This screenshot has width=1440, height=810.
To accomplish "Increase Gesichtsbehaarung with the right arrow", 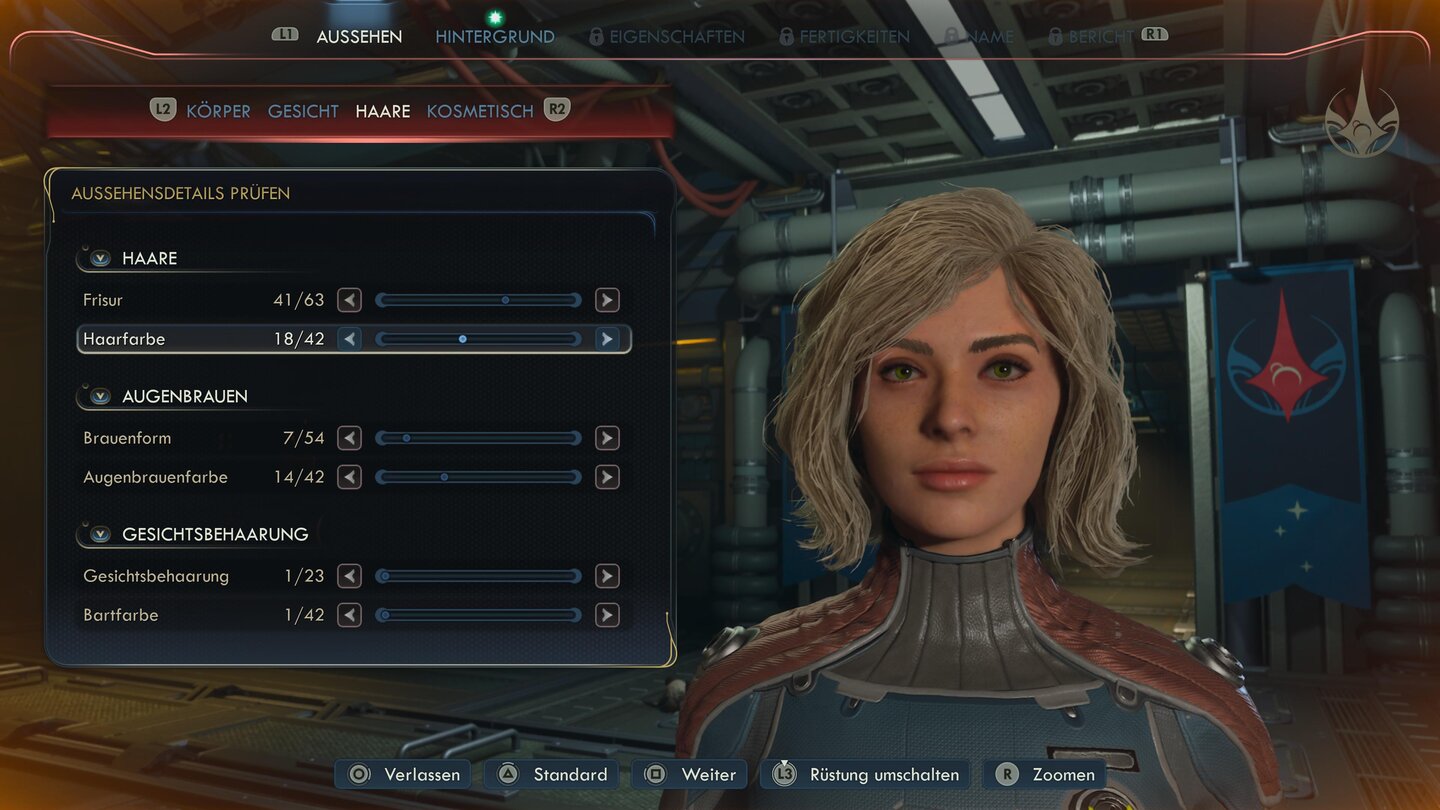I will [x=607, y=576].
